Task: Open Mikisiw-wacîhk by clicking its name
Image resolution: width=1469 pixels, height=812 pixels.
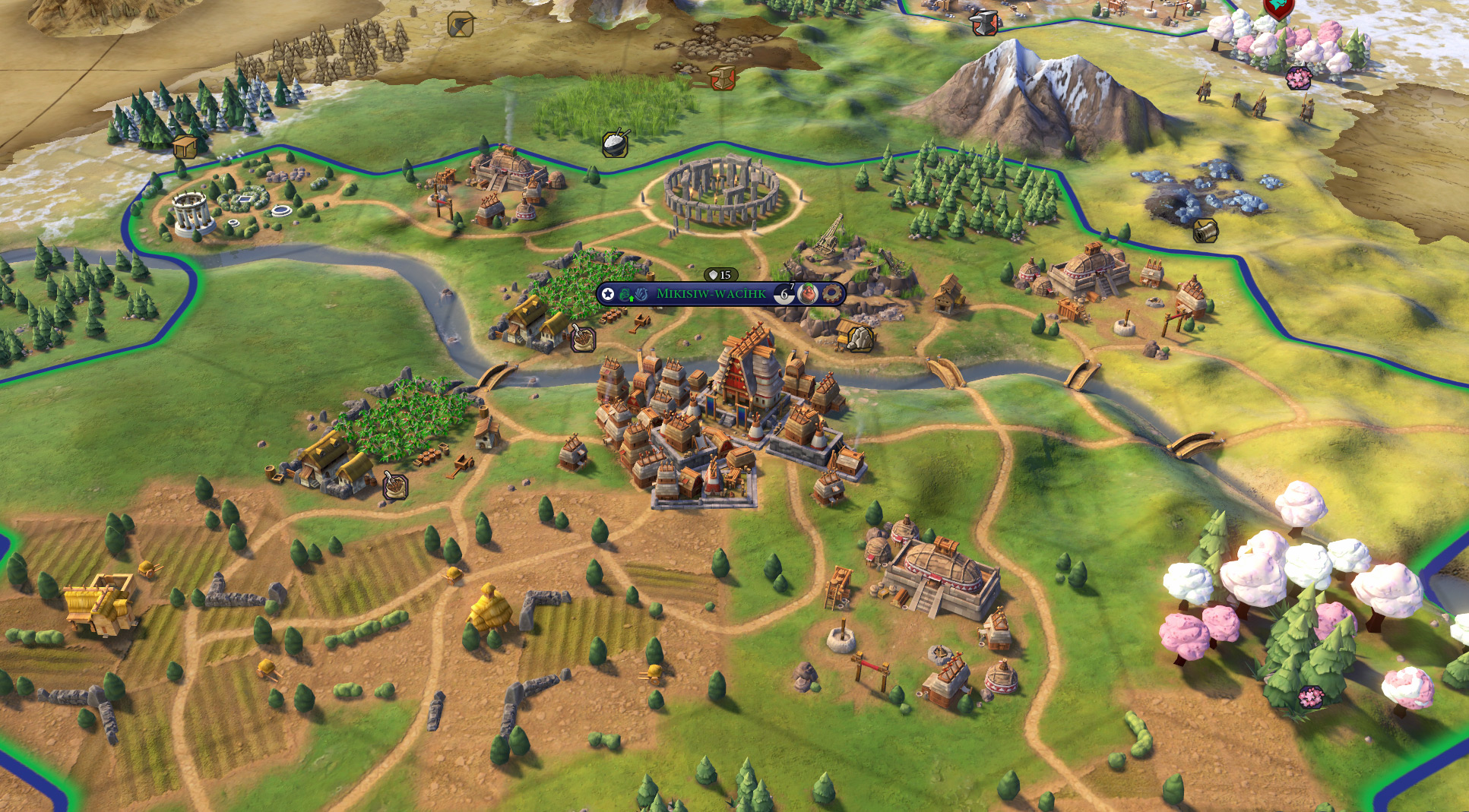Action: tap(711, 295)
